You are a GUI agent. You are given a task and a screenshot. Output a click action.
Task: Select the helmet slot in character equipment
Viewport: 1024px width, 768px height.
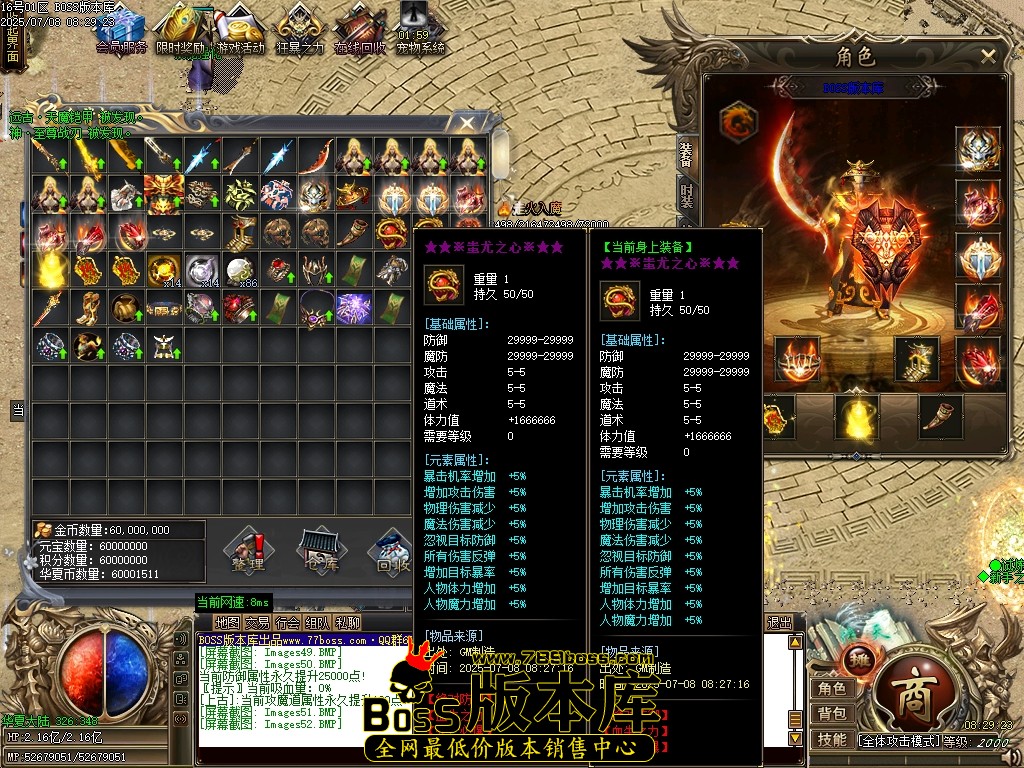tap(977, 149)
